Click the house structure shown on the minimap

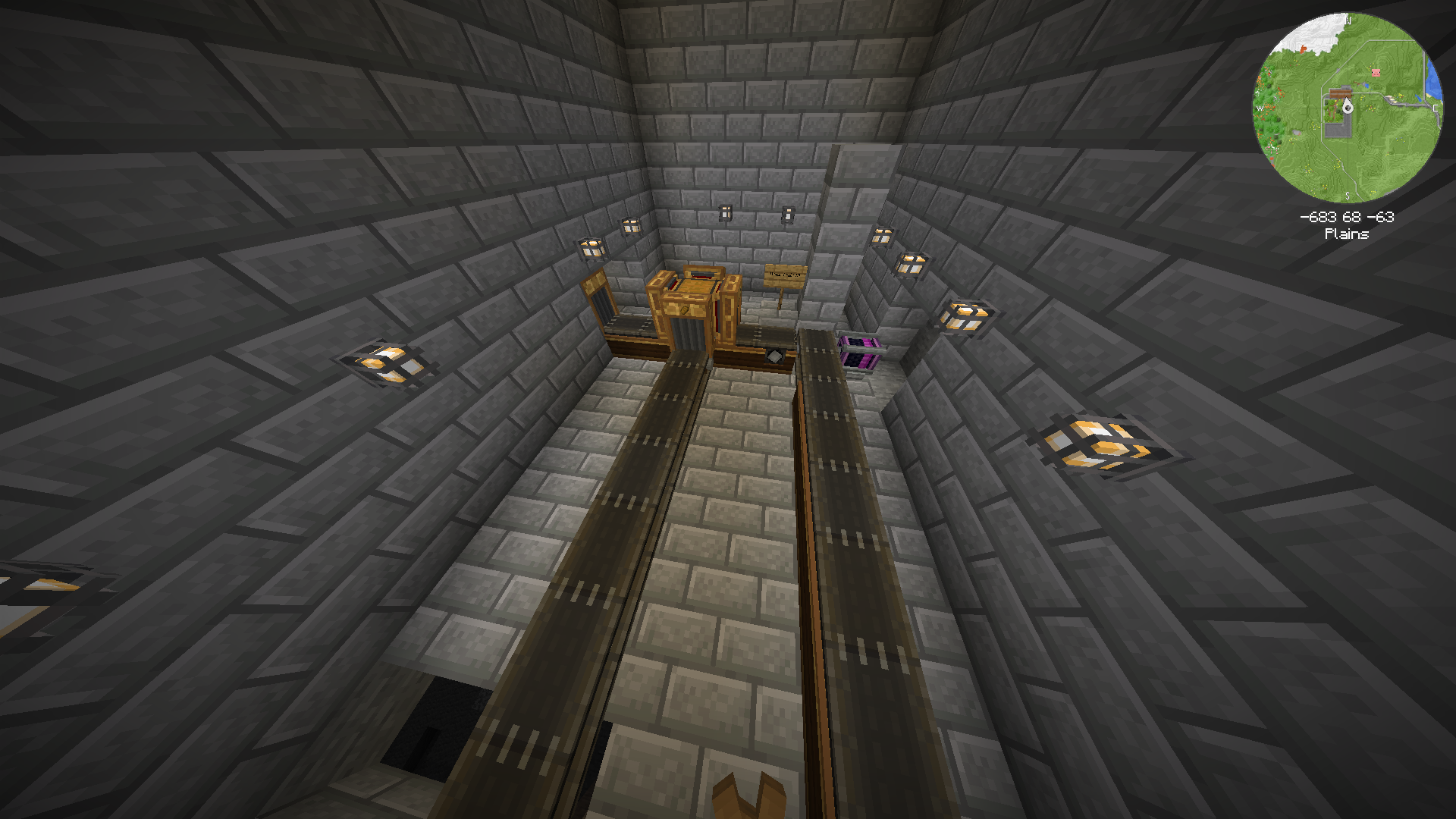click(x=1340, y=92)
